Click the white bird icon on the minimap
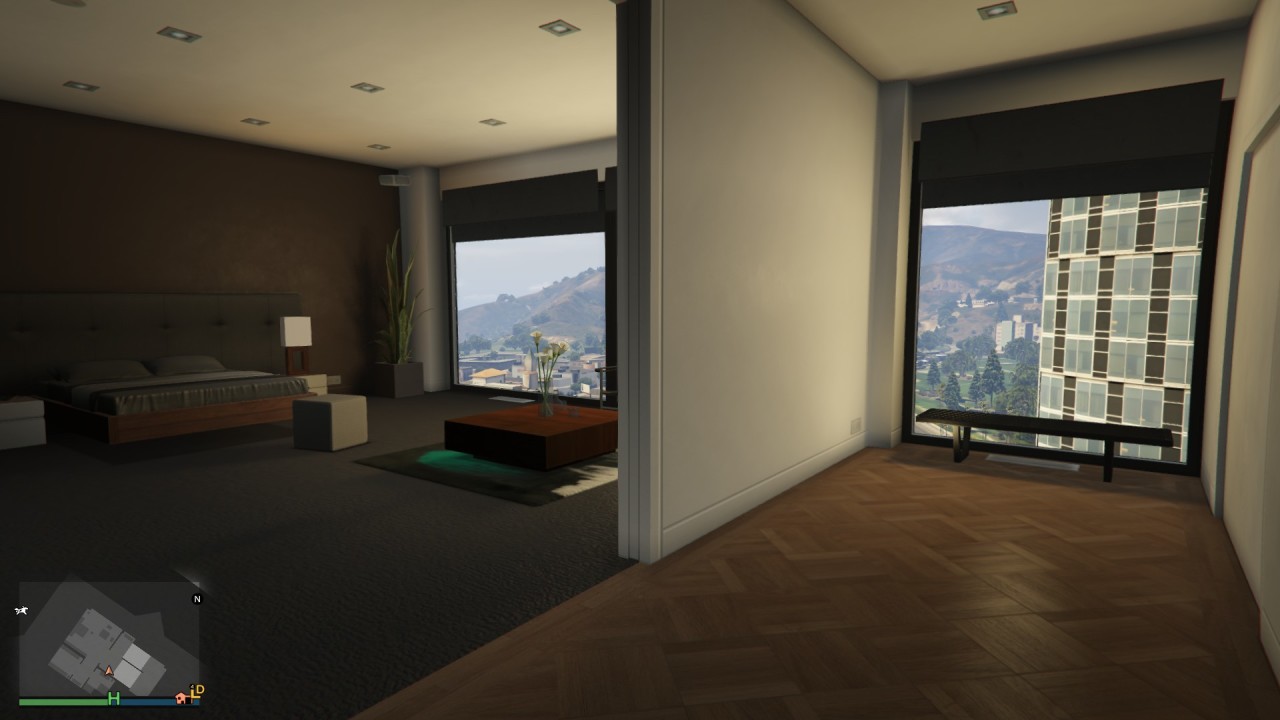This screenshot has height=720, width=1280. pyautogui.click(x=23, y=611)
